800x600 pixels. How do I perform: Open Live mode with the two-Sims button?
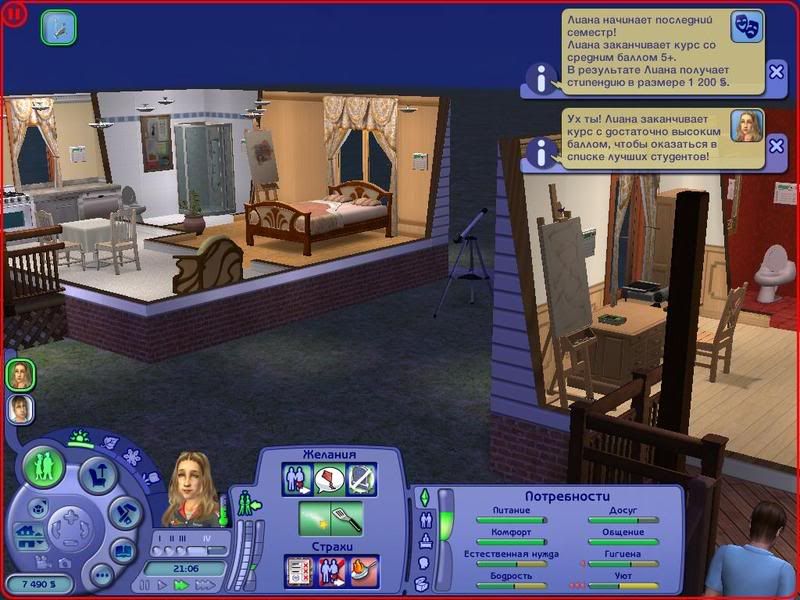44,467
